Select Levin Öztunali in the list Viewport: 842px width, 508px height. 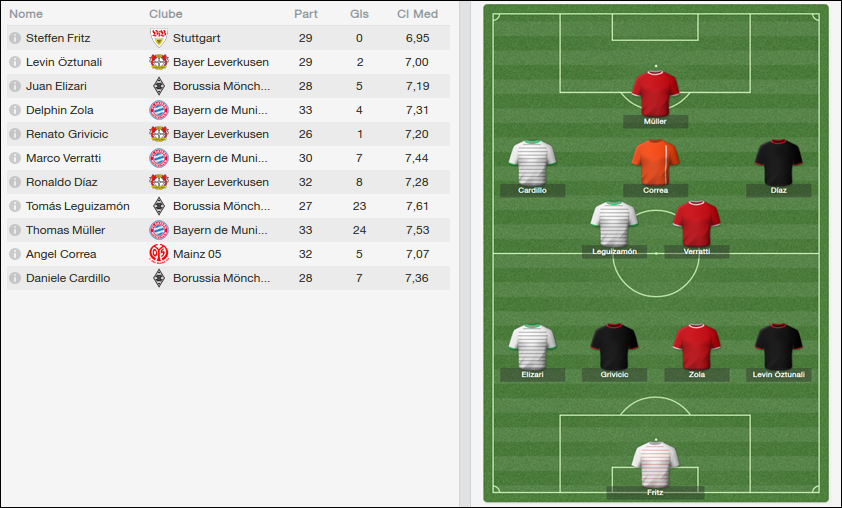pos(63,62)
